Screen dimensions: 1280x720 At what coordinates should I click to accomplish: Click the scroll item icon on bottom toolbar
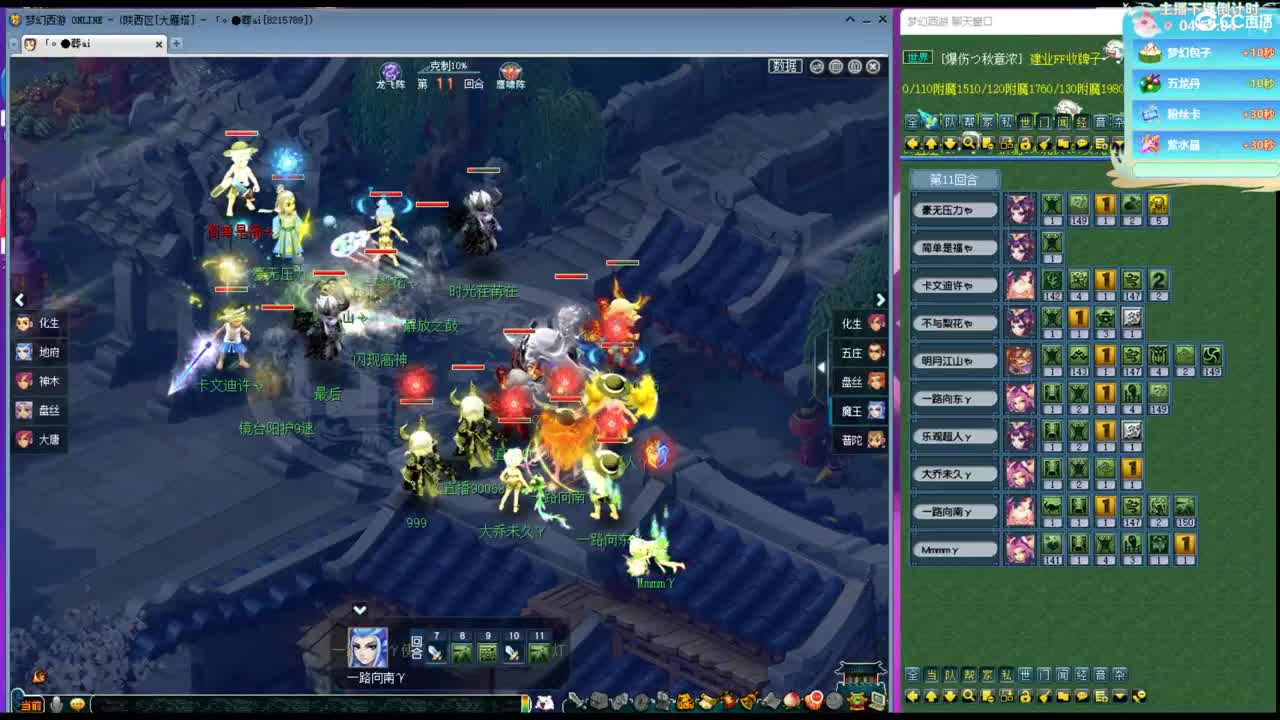(706, 701)
